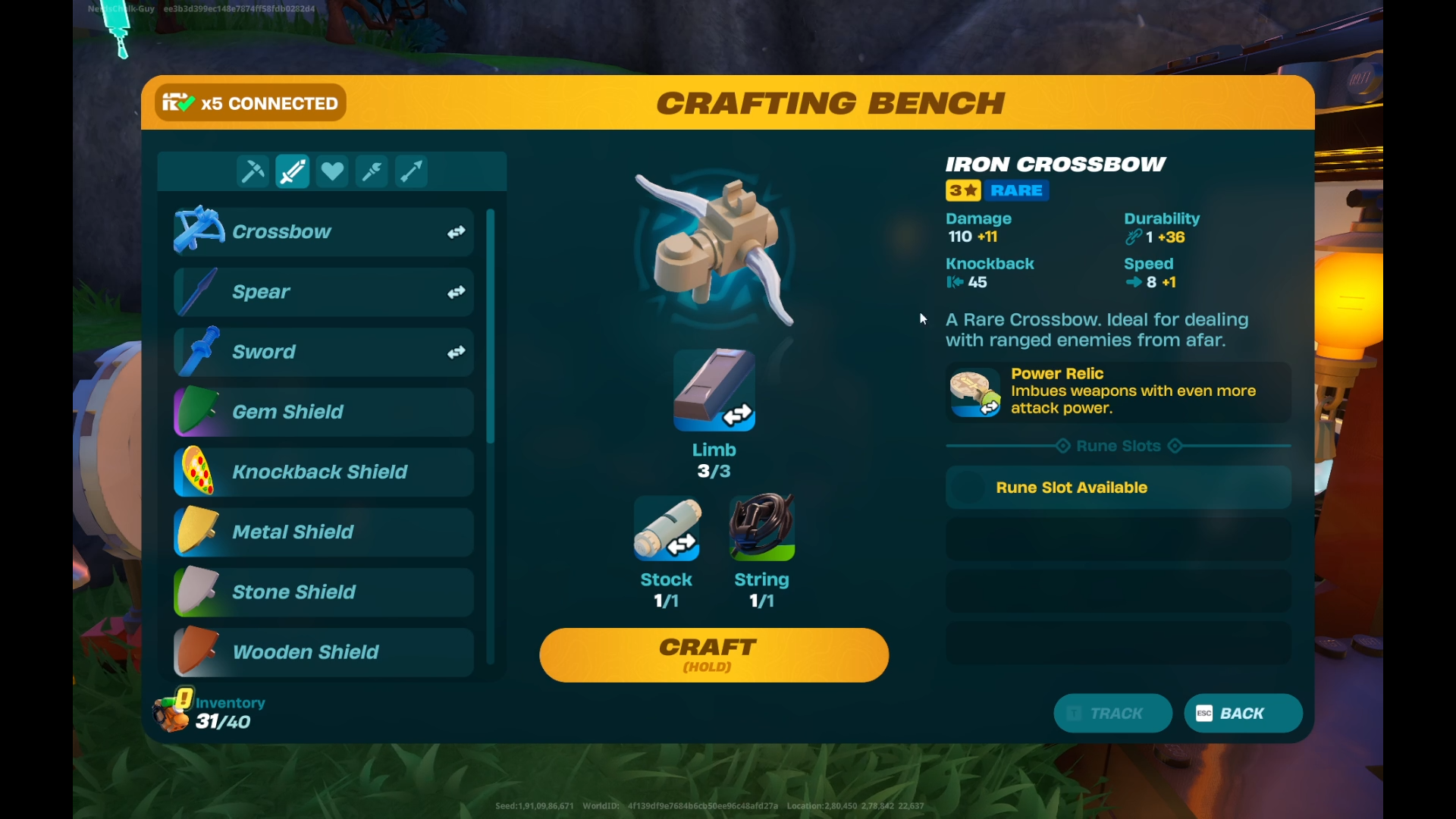Screen dimensions: 1456x819
Task: Choose the Spear recipe
Action: [323, 292]
